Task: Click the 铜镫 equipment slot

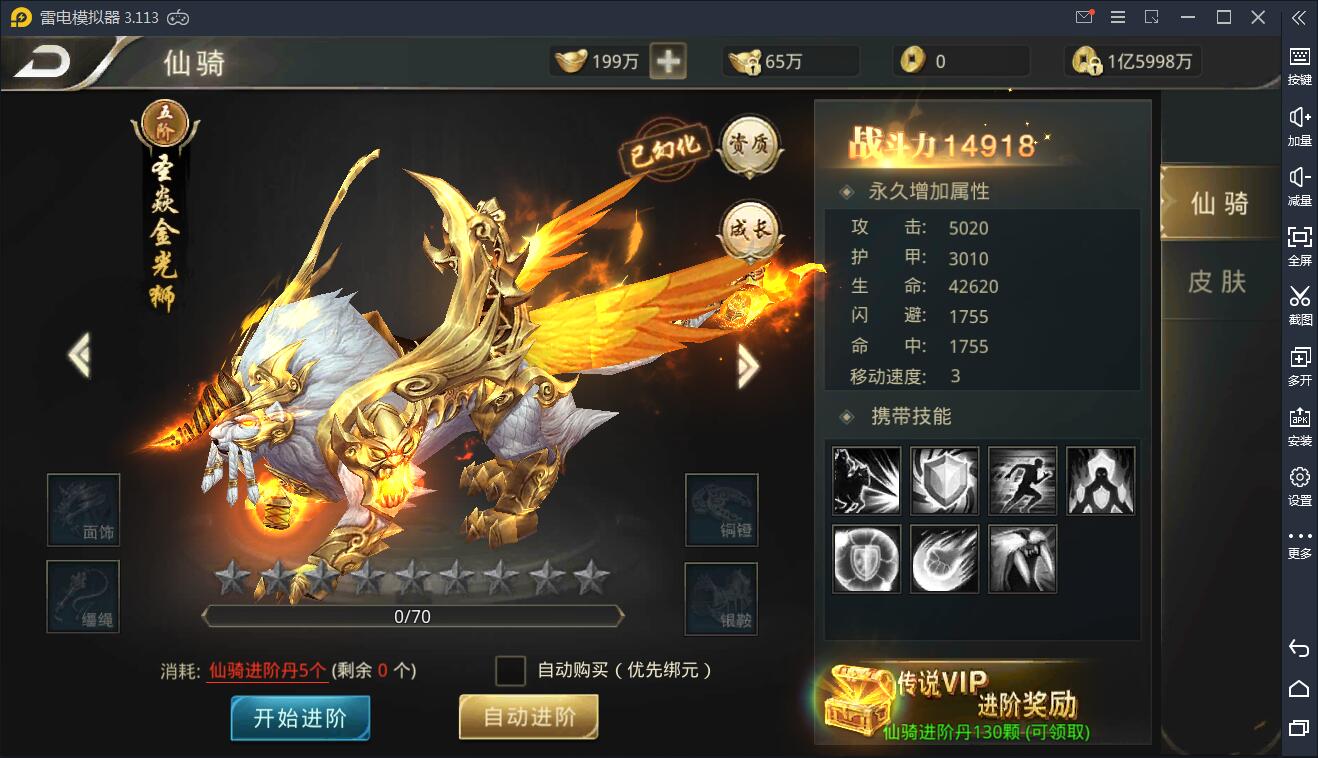Action: (720, 510)
